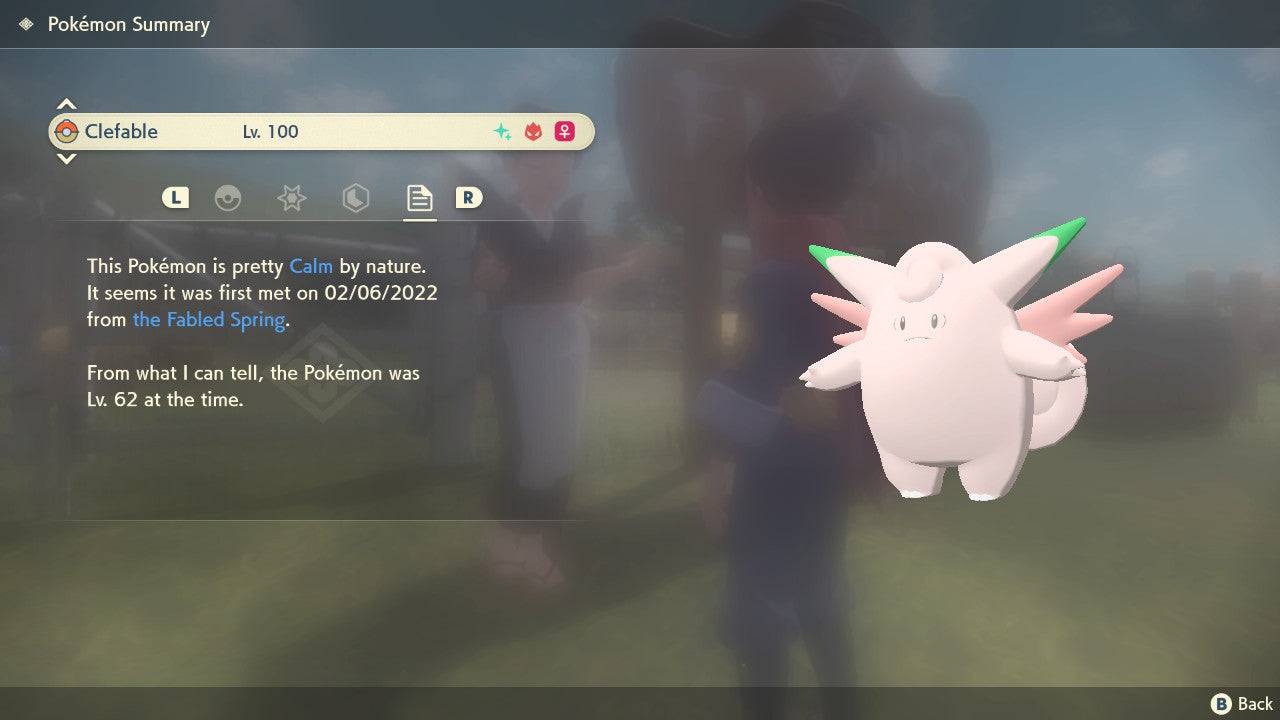
Task: Click the red battle mark icon
Action: click(533, 131)
